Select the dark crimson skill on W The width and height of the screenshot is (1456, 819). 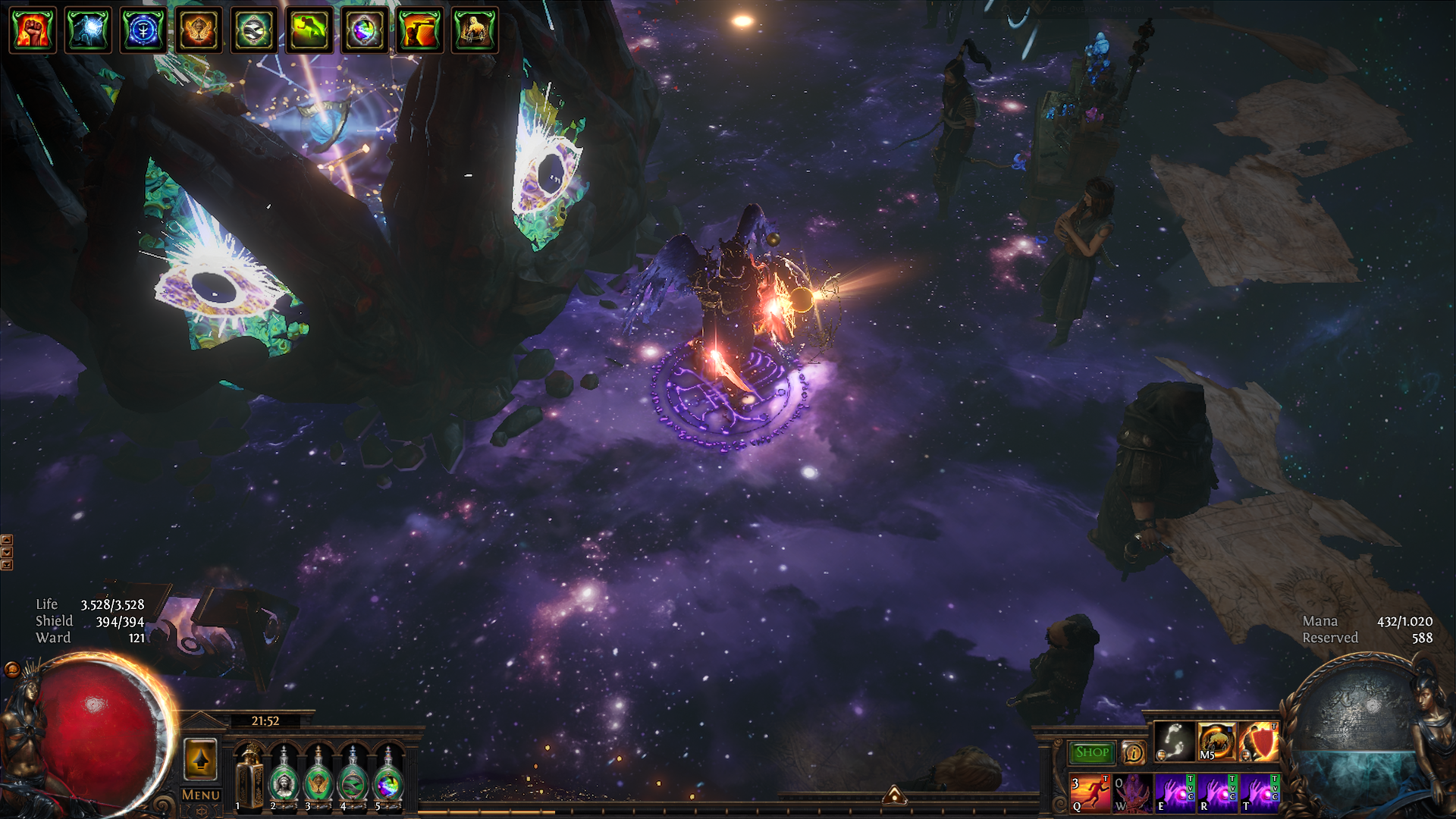click(1132, 793)
